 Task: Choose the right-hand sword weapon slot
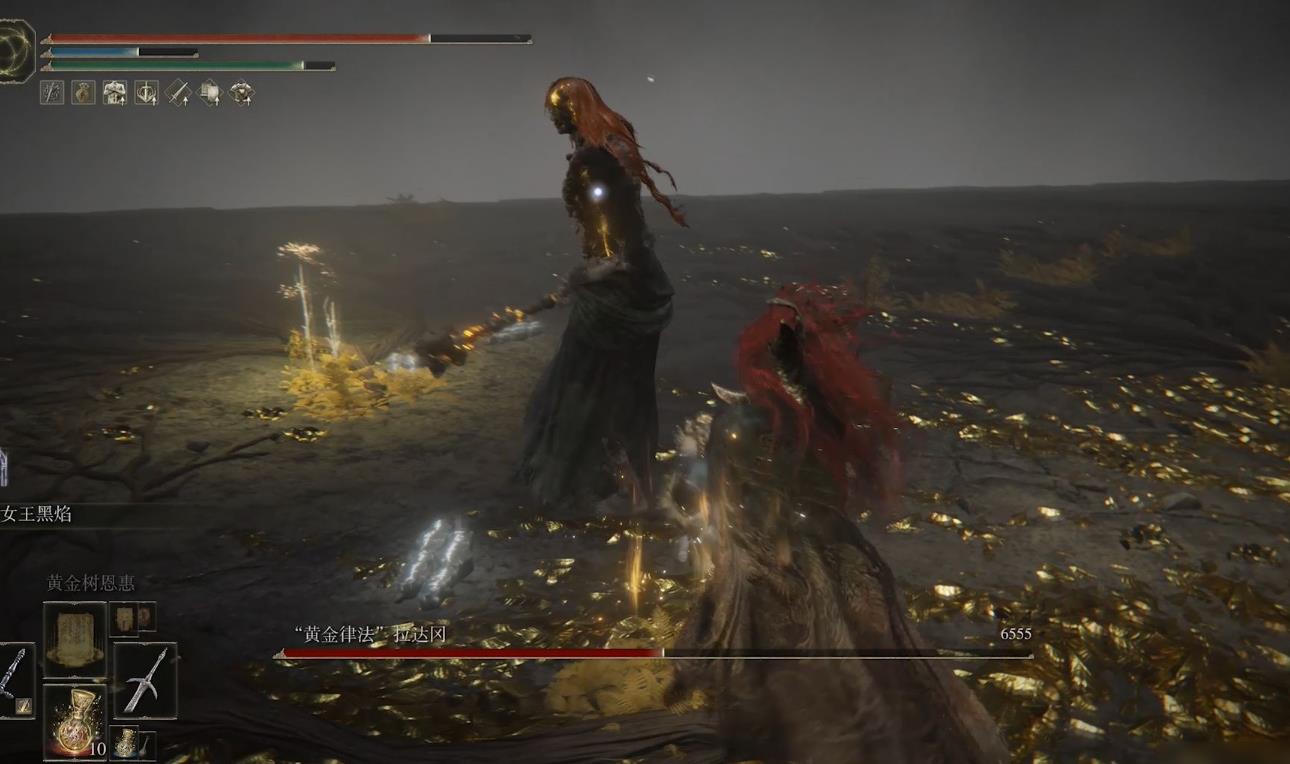coord(145,680)
